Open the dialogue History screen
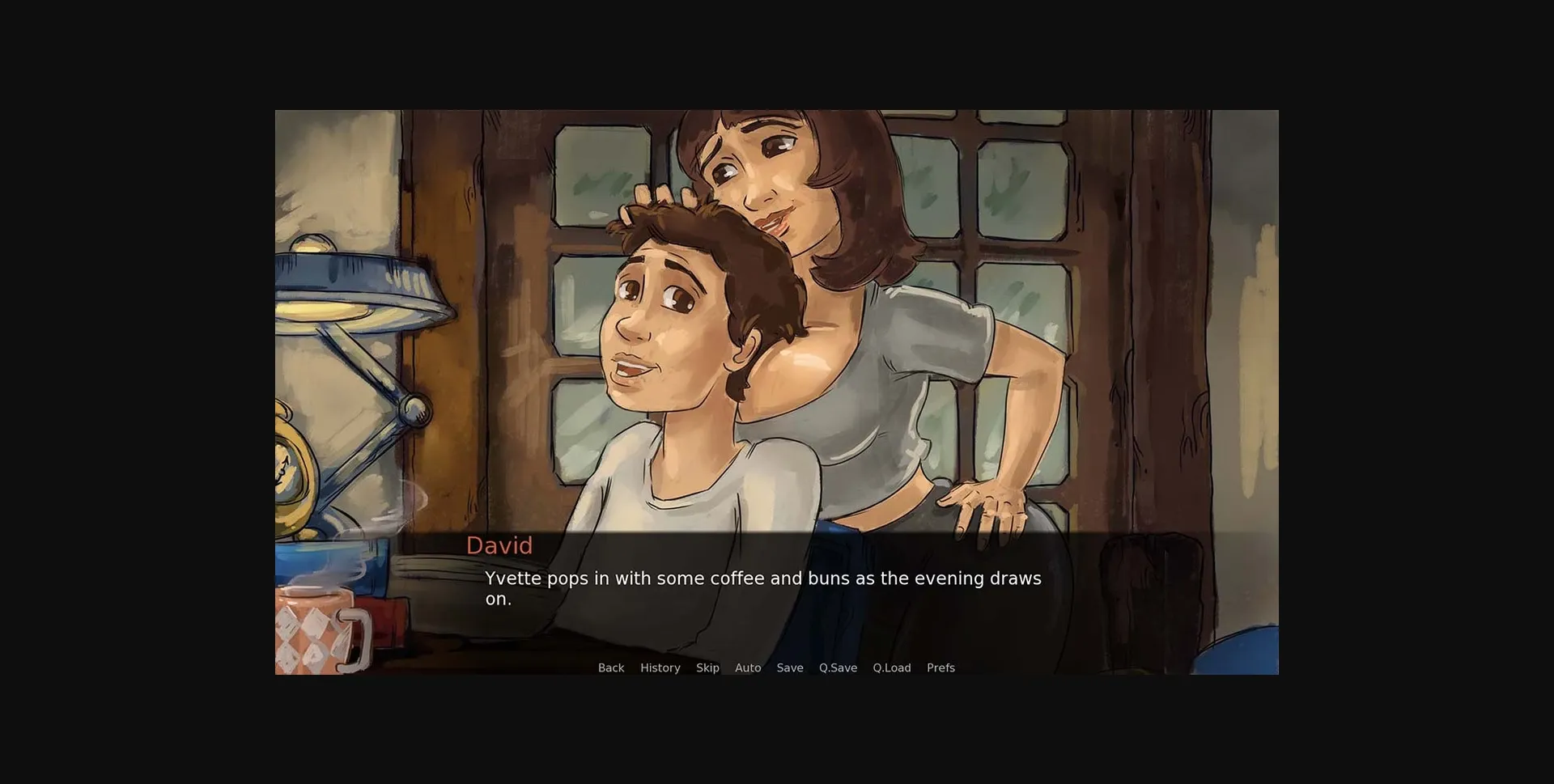This screenshot has width=1554, height=784. tap(660, 667)
